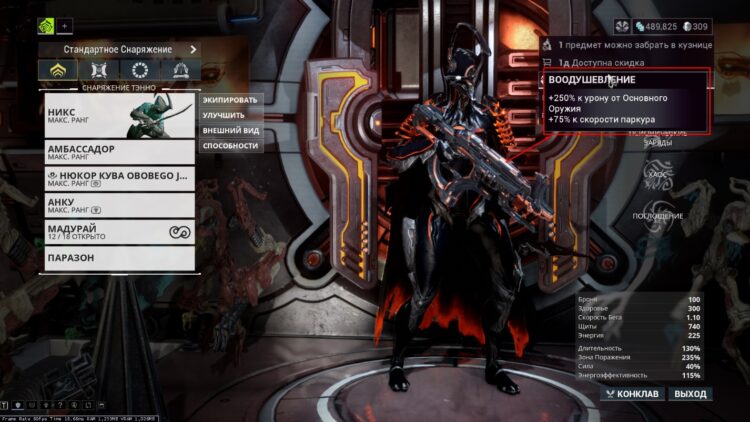Viewport: 750px width, 422px height.
Task: Open the Стандартное Снаряжение loadout selector
Action: click(118, 48)
